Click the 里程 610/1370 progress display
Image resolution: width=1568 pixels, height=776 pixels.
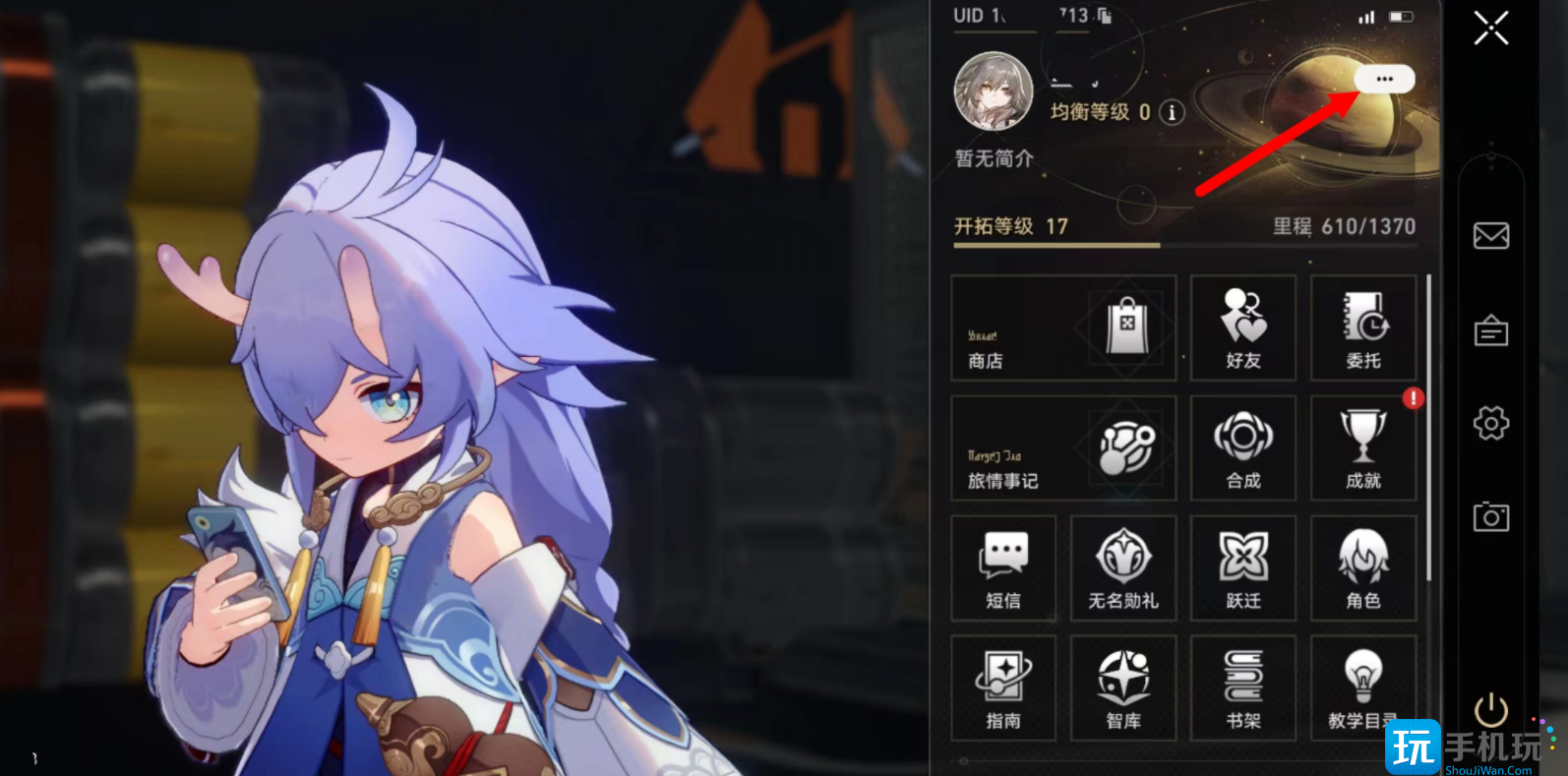(x=1345, y=226)
